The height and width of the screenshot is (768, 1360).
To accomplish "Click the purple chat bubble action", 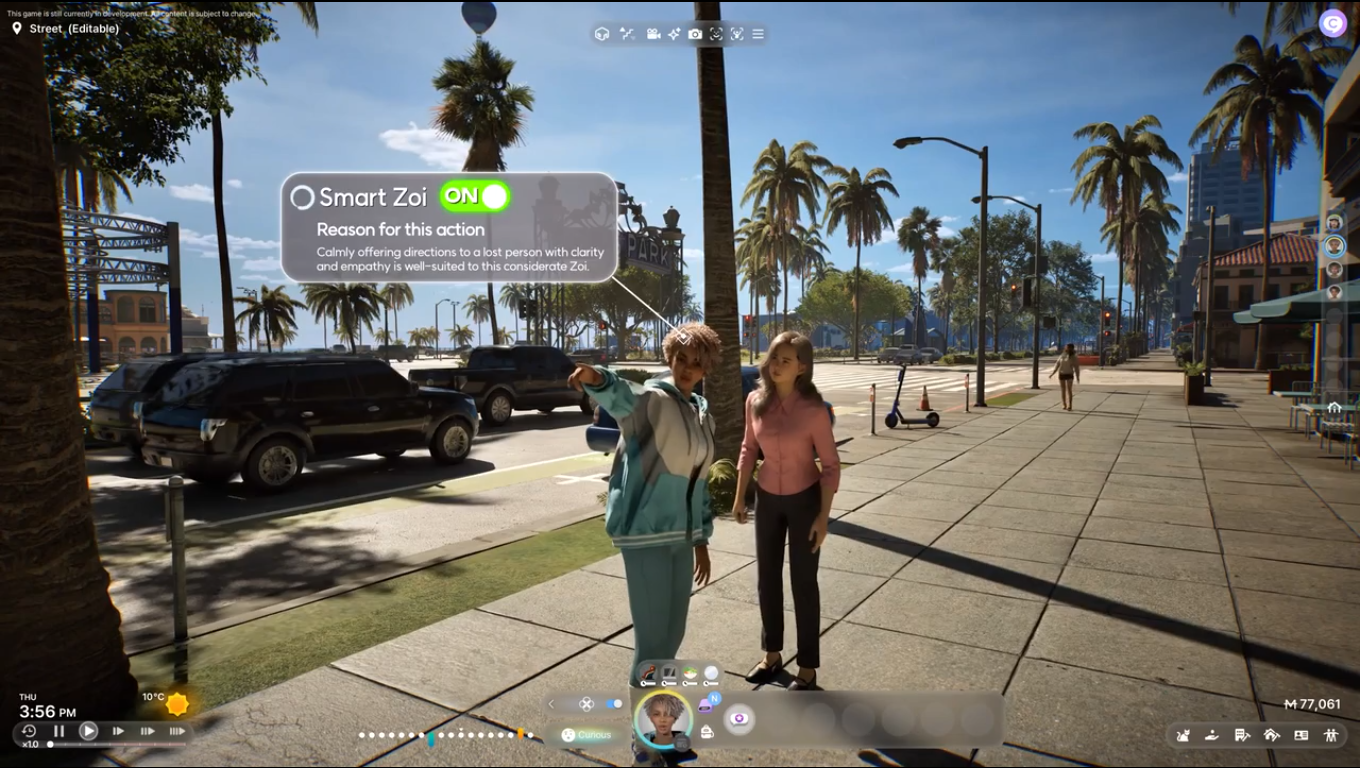I will pyautogui.click(x=739, y=718).
